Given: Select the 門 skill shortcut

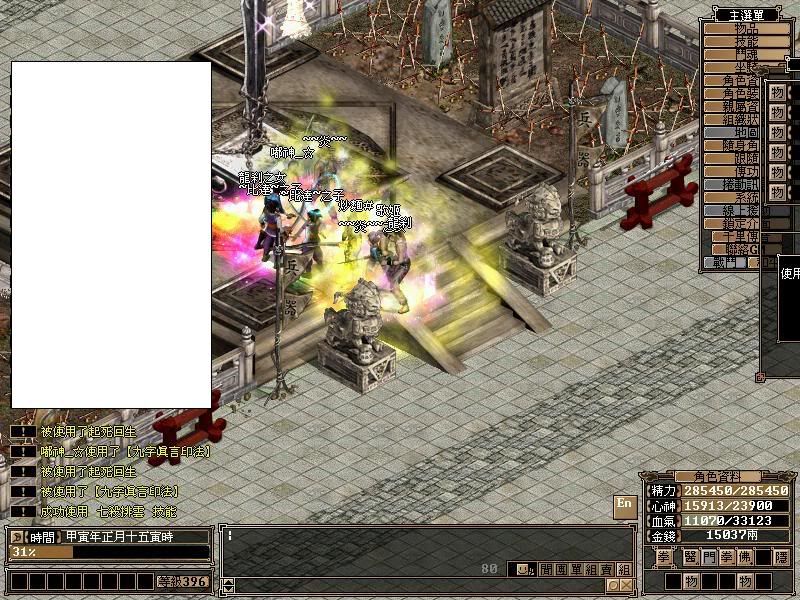Looking at the screenshot, I should click(x=708, y=556).
